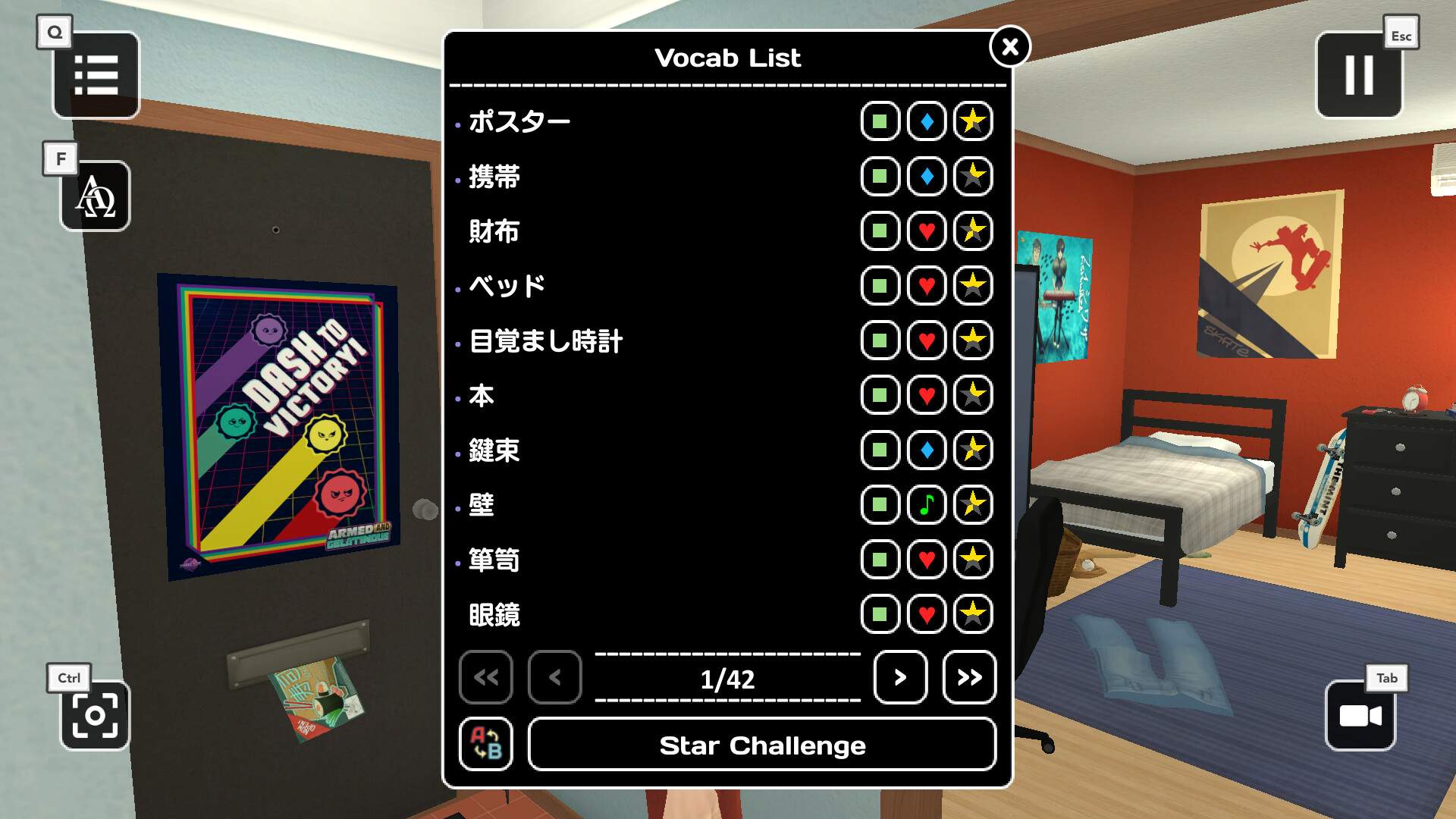Click the heart icon beside 眼鏡
The width and height of the screenshot is (1456, 819).
point(926,615)
